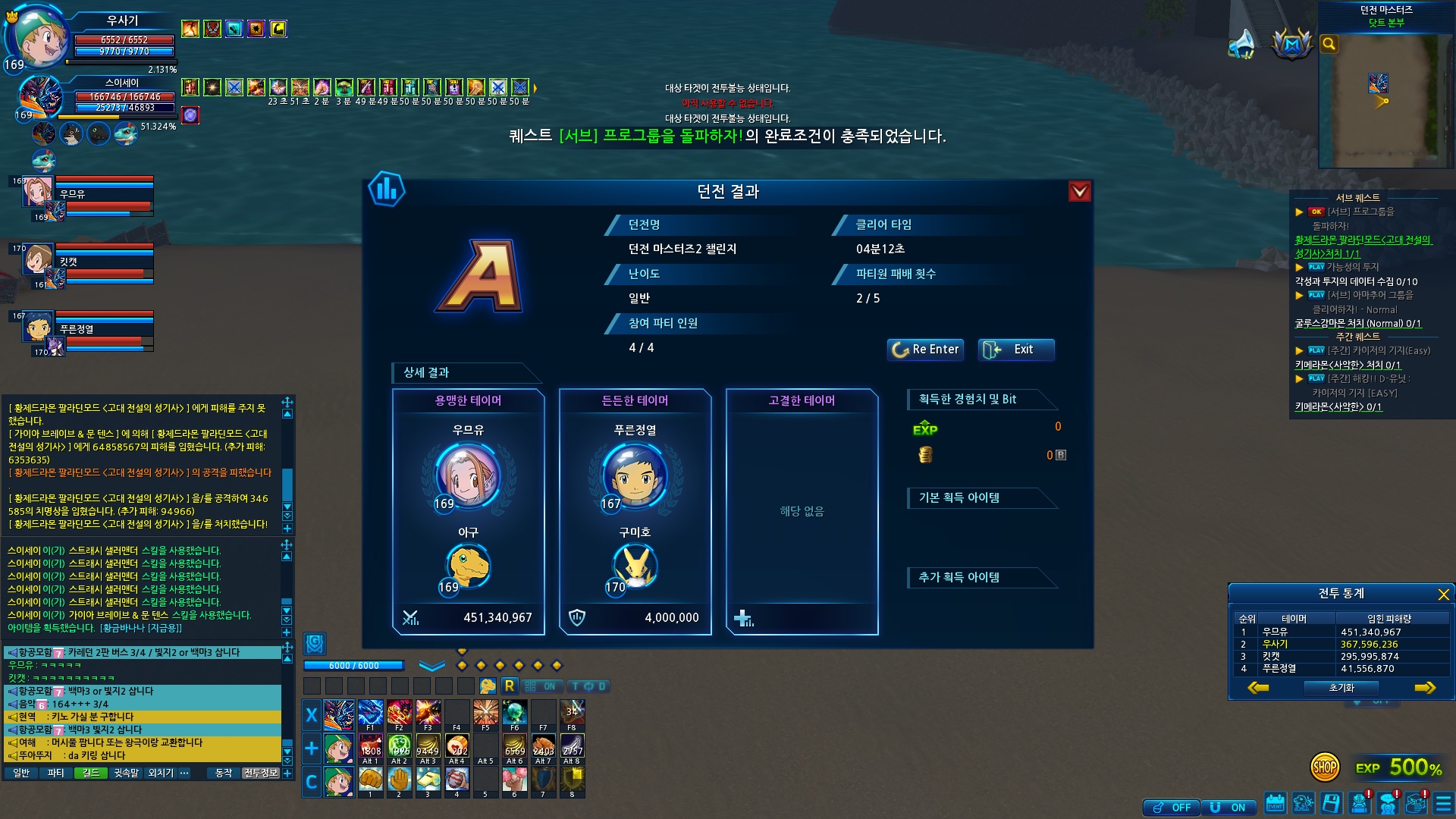
Task: Click the Re Enter dungeon button
Action: tap(925, 350)
